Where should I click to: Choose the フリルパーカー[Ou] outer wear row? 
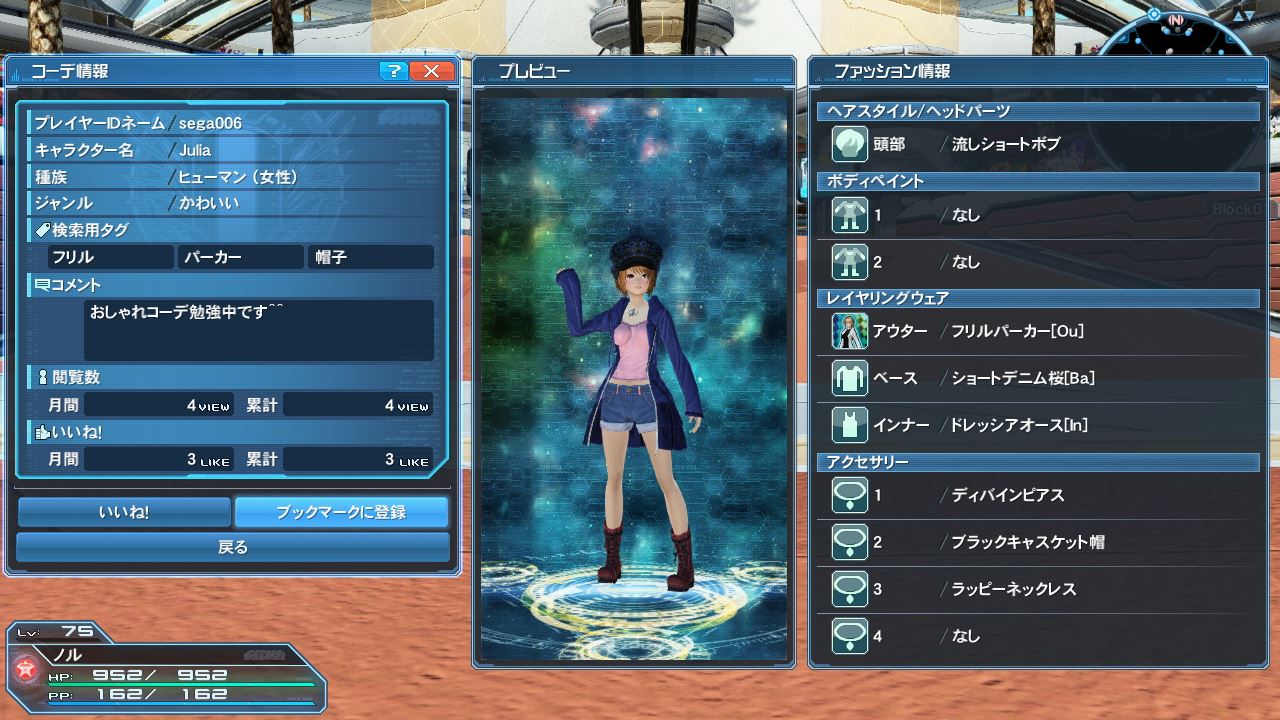coord(1040,331)
